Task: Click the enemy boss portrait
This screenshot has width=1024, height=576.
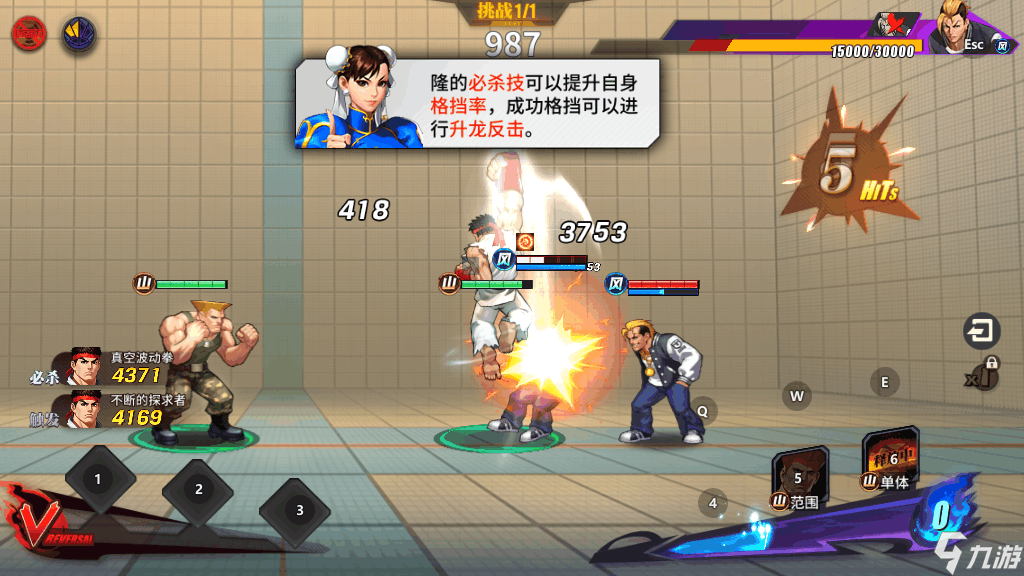Action: pos(960,28)
